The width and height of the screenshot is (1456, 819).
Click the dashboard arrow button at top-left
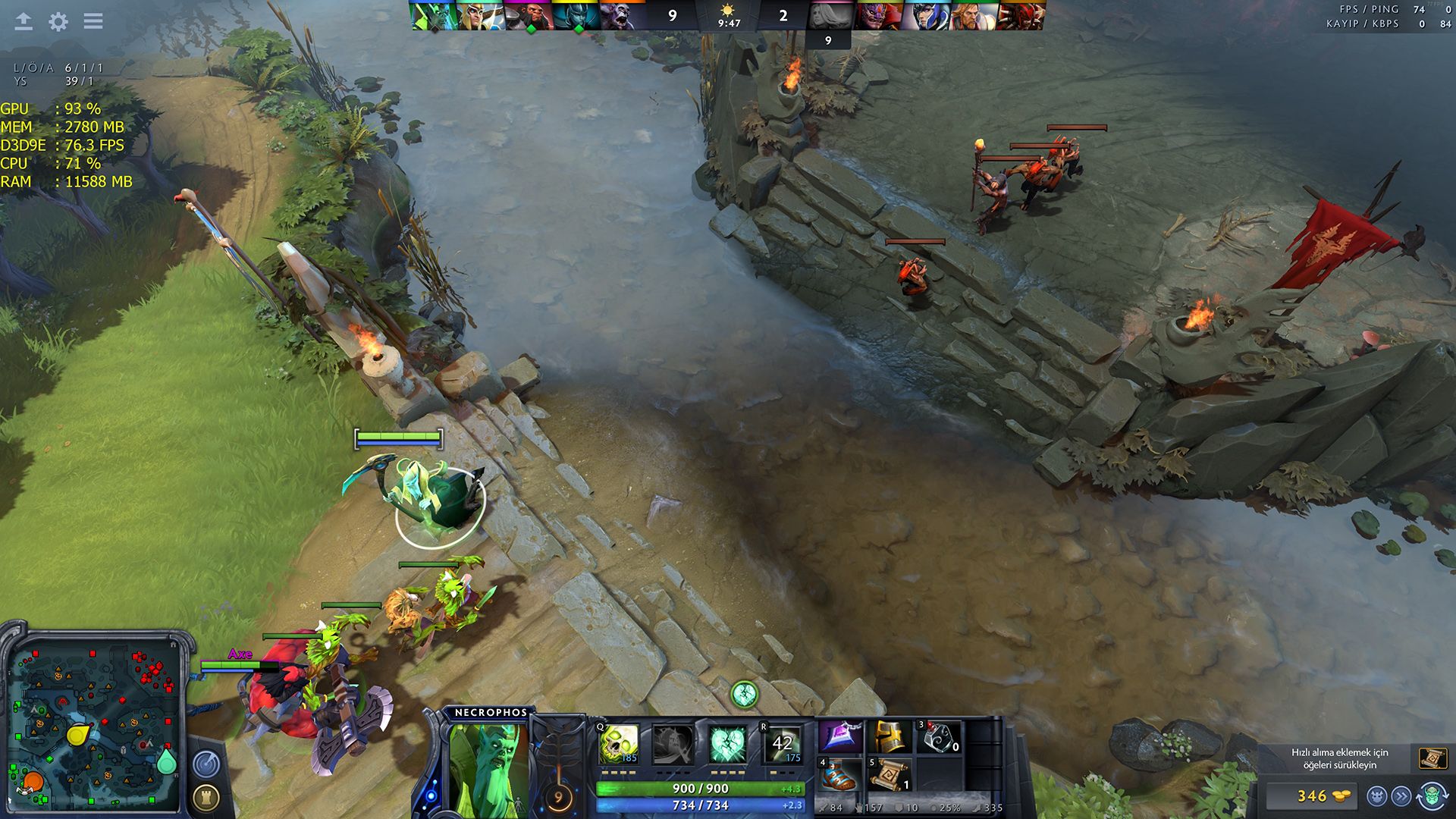point(24,21)
